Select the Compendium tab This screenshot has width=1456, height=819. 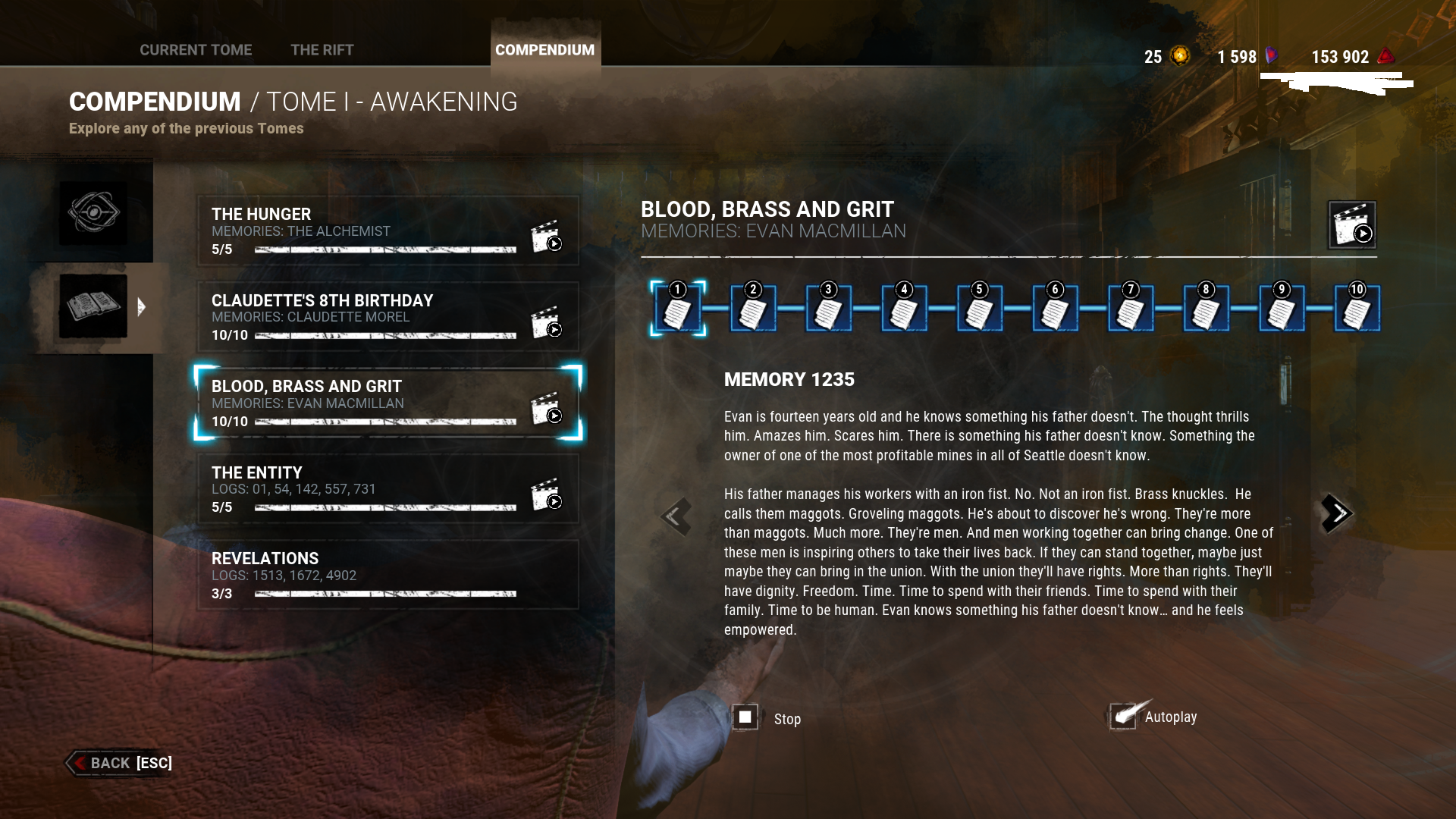pyautogui.click(x=544, y=50)
